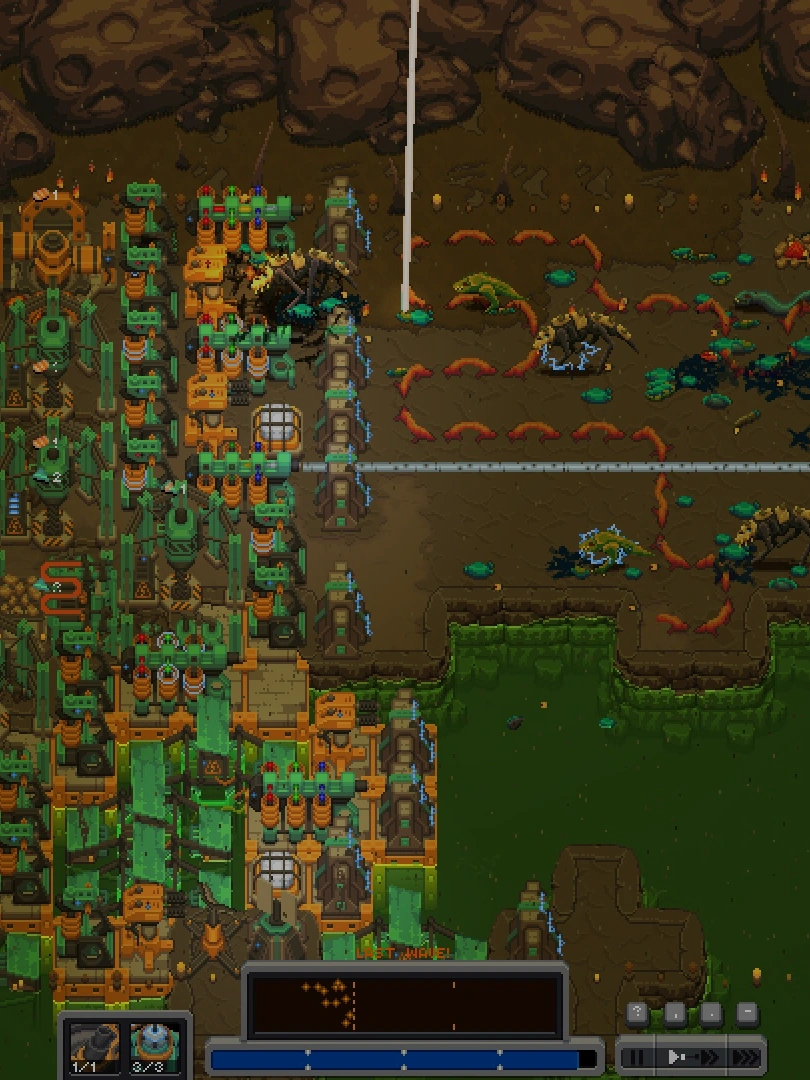
Task: Click the wave timeline panel
Action: (403, 1004)
